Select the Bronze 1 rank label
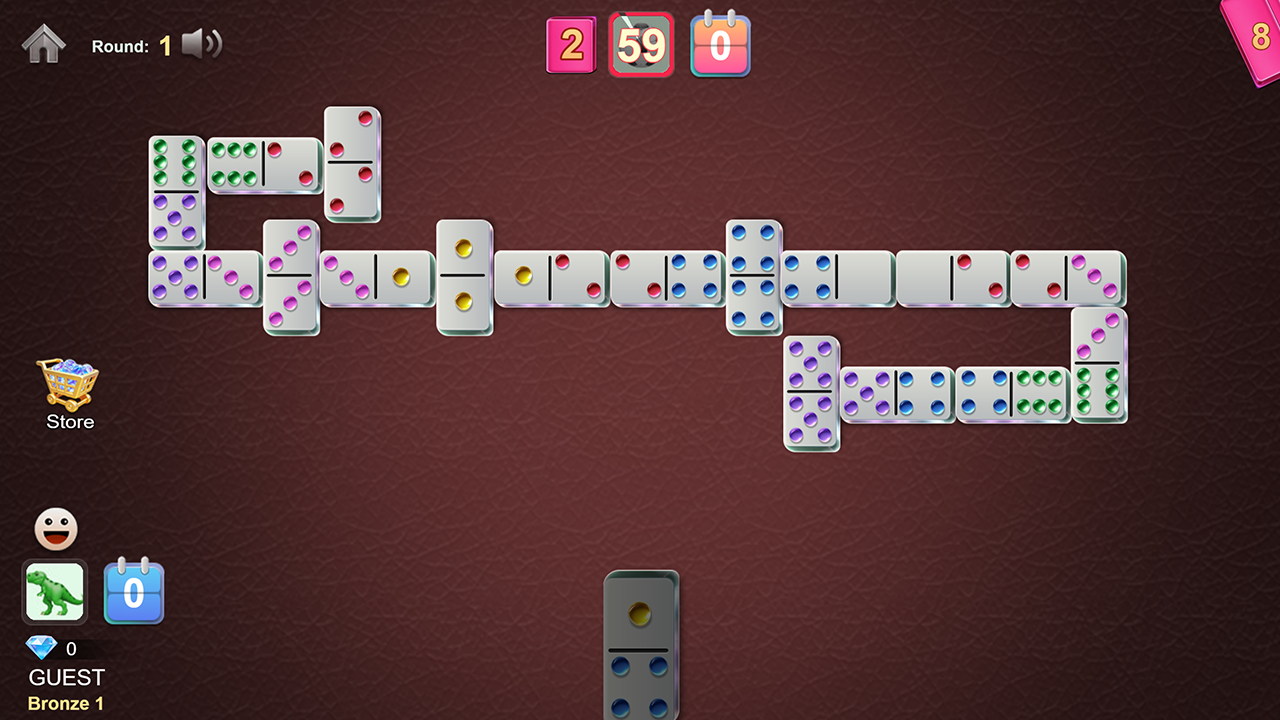 point(65,703)
